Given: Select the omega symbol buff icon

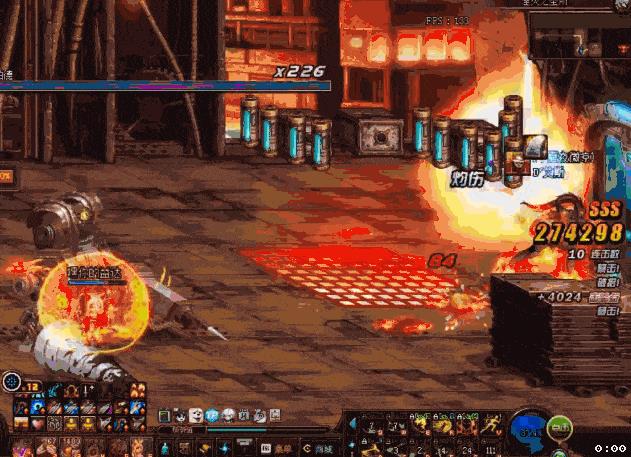Looking at the screenshot, I should [71, 390].
